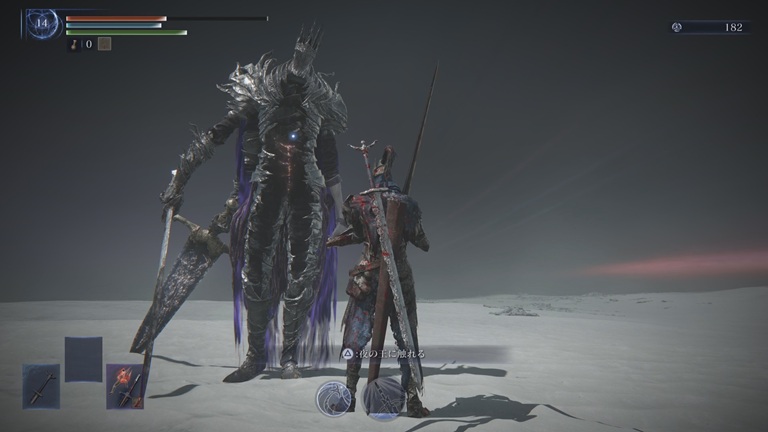Activate the wave-swirl character skill icon
768x432 pixels.
click(333, 398)
